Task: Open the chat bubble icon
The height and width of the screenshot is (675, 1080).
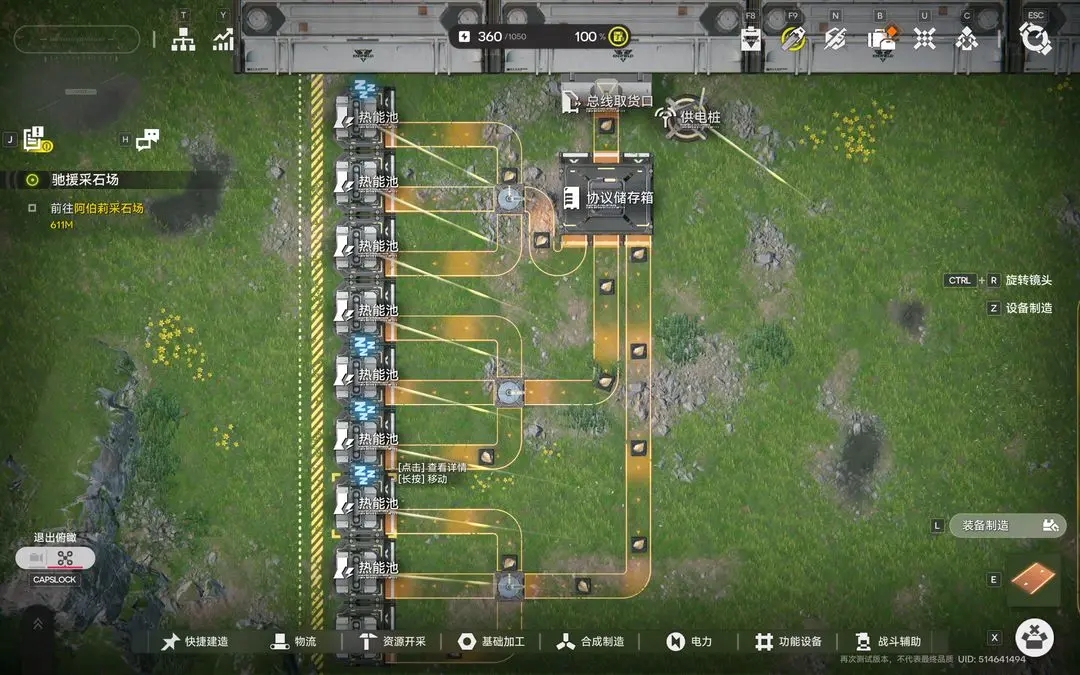Action: (x=148, y=140)
